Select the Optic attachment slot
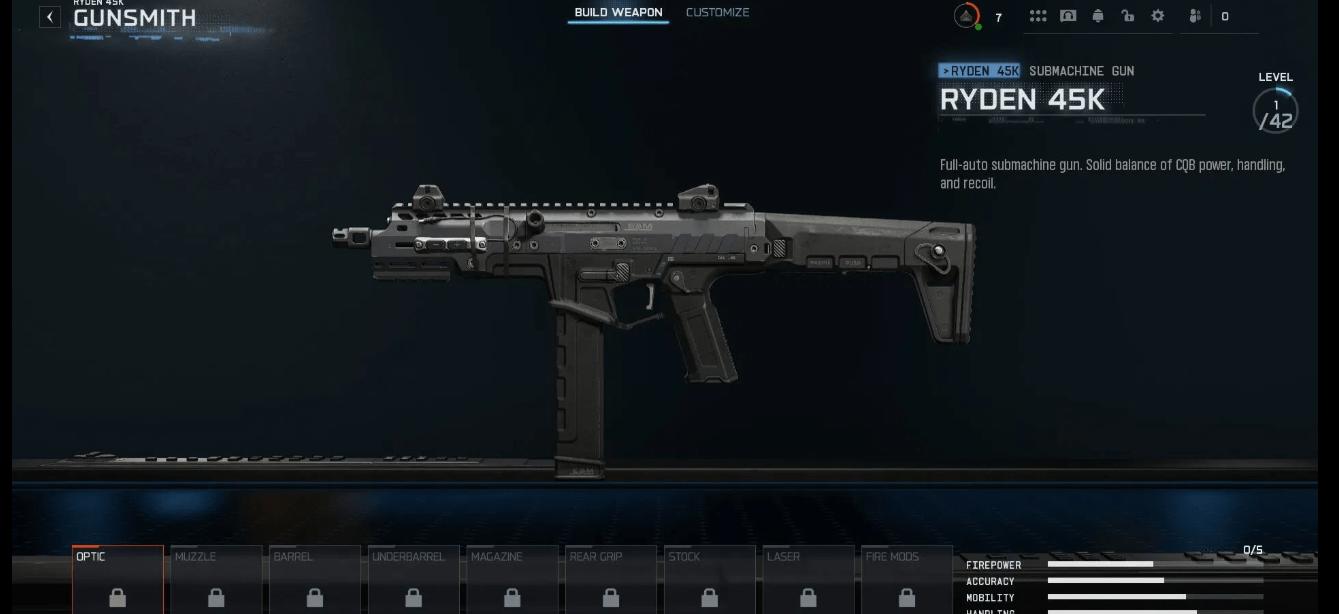This screenshot has width=1339, height=614. pos(117,580)
